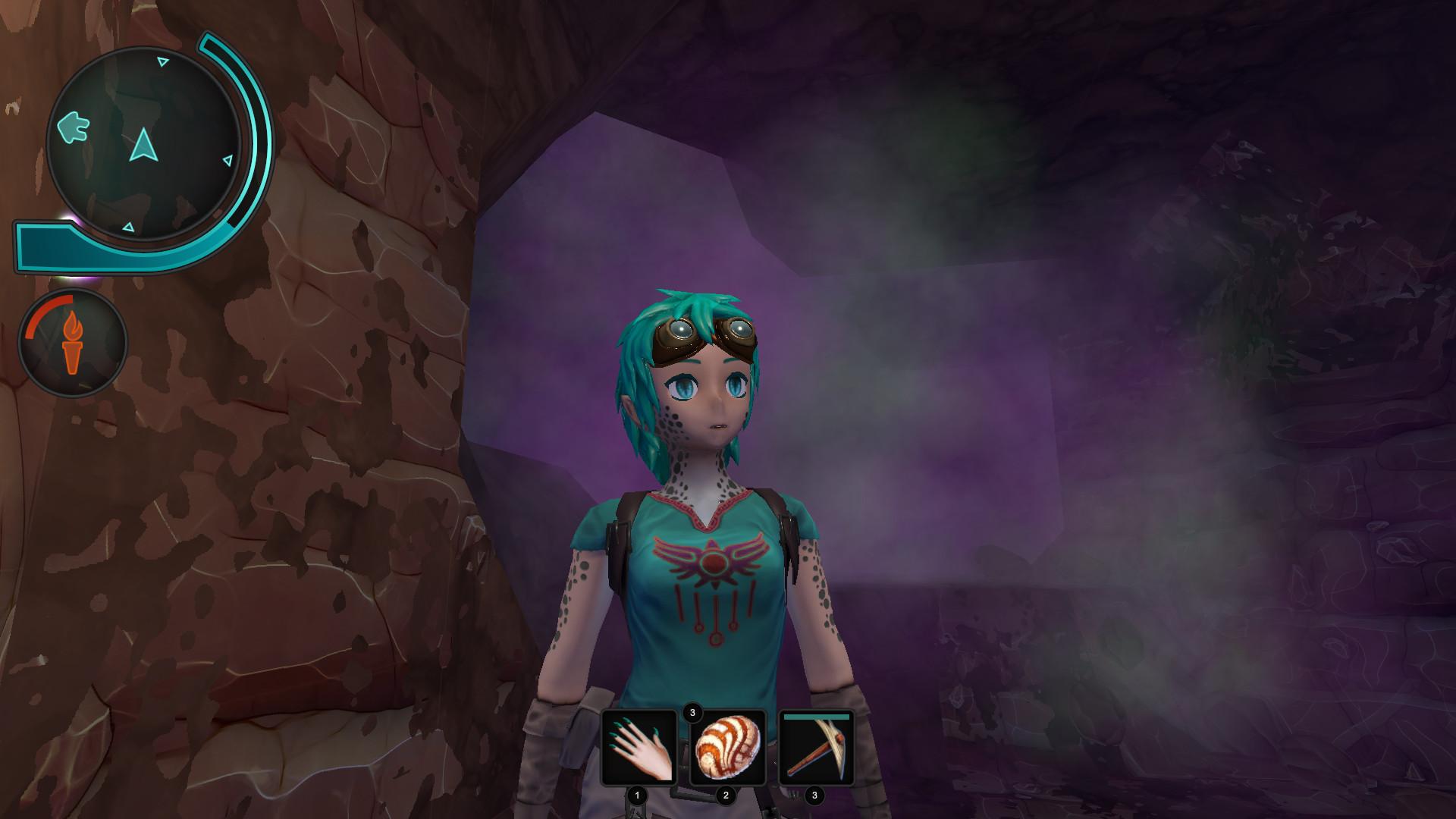Click the torch icon in the circular meter
1456x819 pixels.
coord(74,343)
